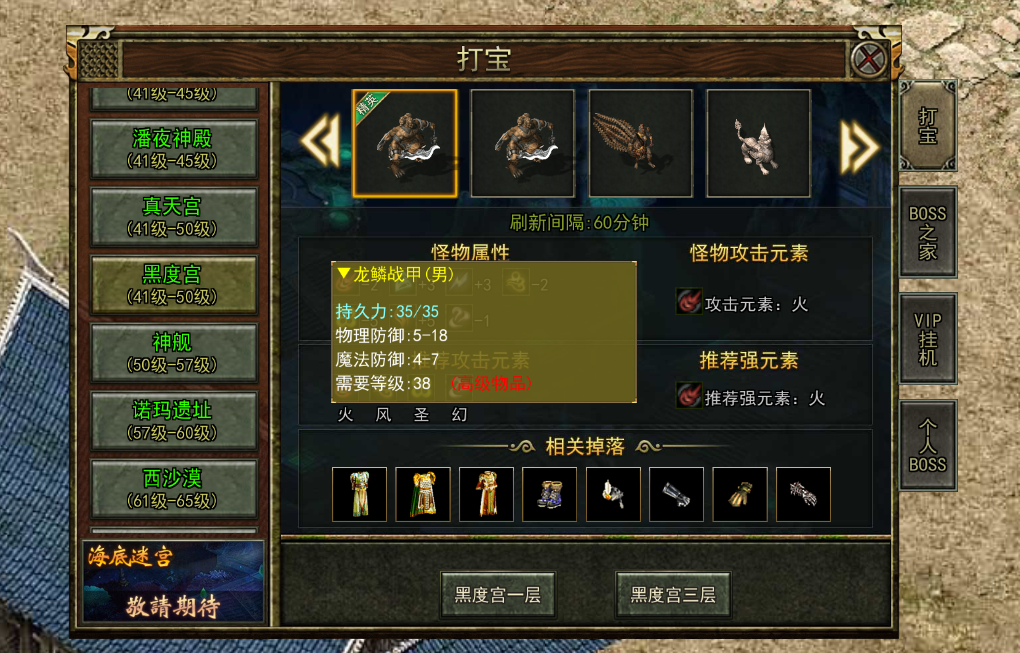Show previous monsters with the left arrow

click(x=320, y=144)
